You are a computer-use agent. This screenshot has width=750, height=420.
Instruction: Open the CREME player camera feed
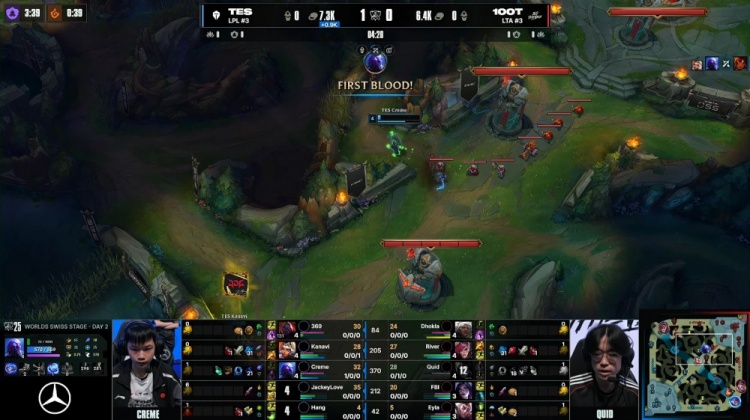point(146,366)
